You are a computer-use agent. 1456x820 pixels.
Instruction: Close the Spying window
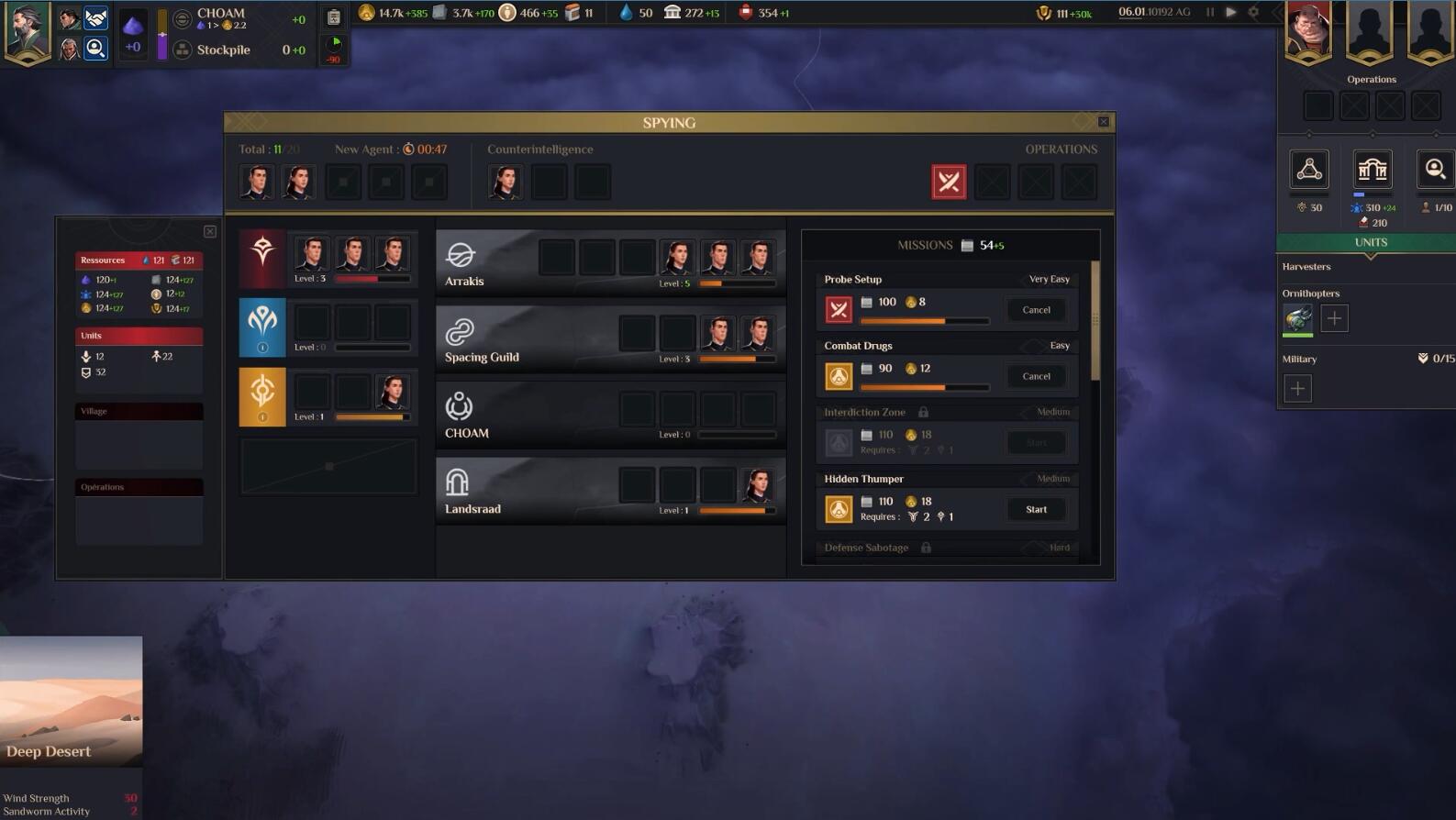click(1103, 121)
